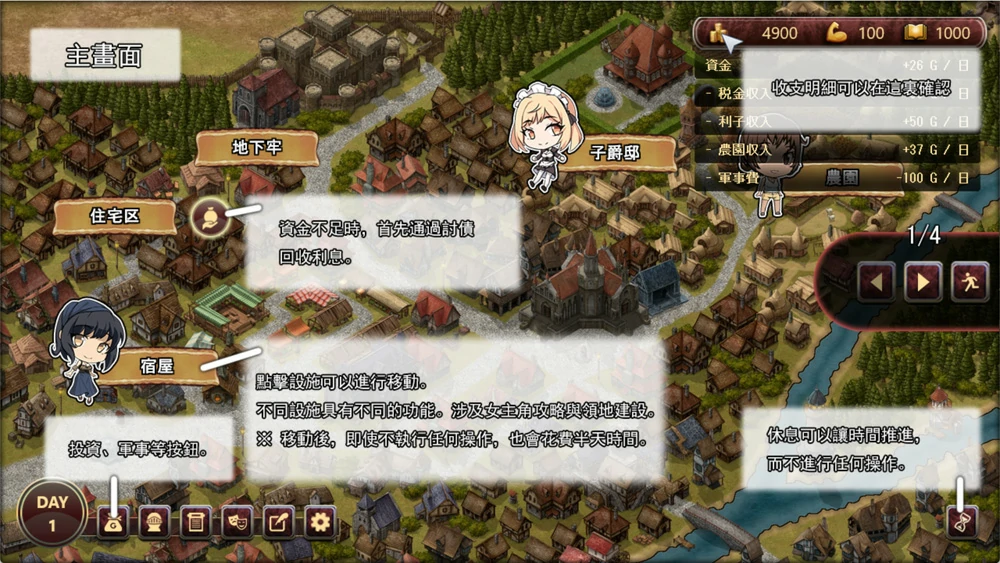Click the gold funds icon for income details
Viewport: 1000px width, 563px height.
coord(718,33)
